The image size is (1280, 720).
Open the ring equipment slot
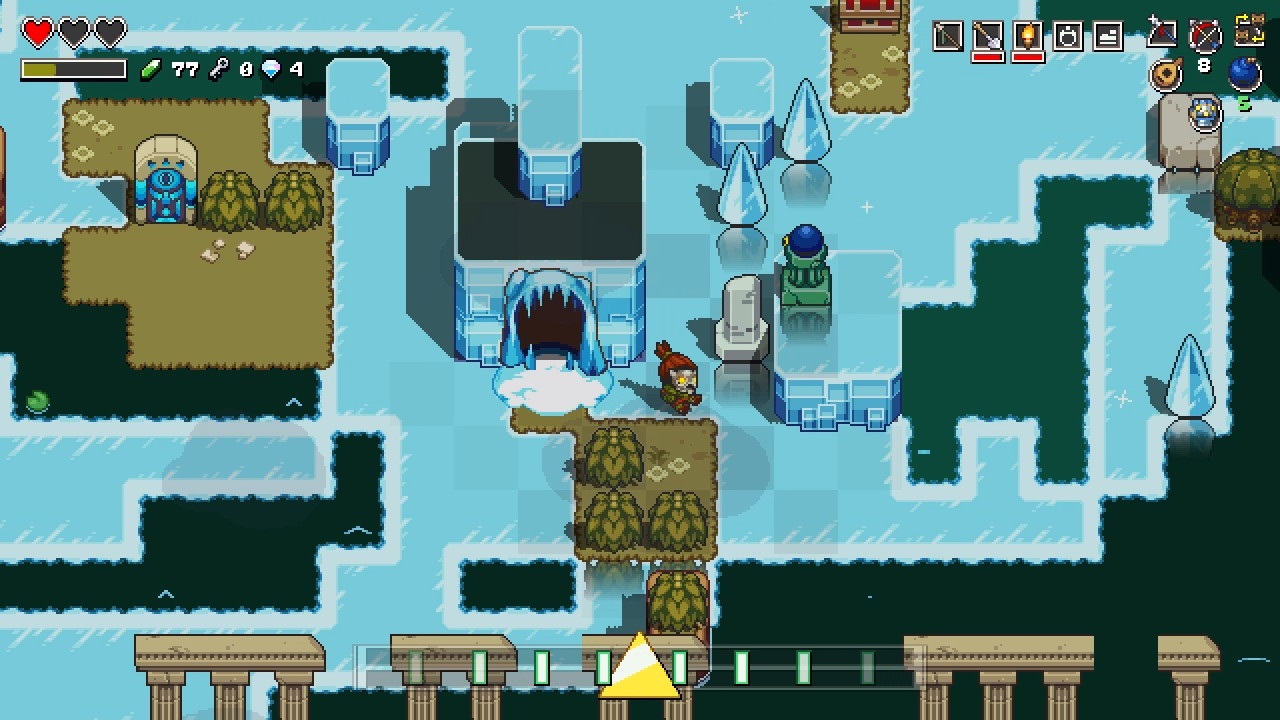click(1069, 35)
